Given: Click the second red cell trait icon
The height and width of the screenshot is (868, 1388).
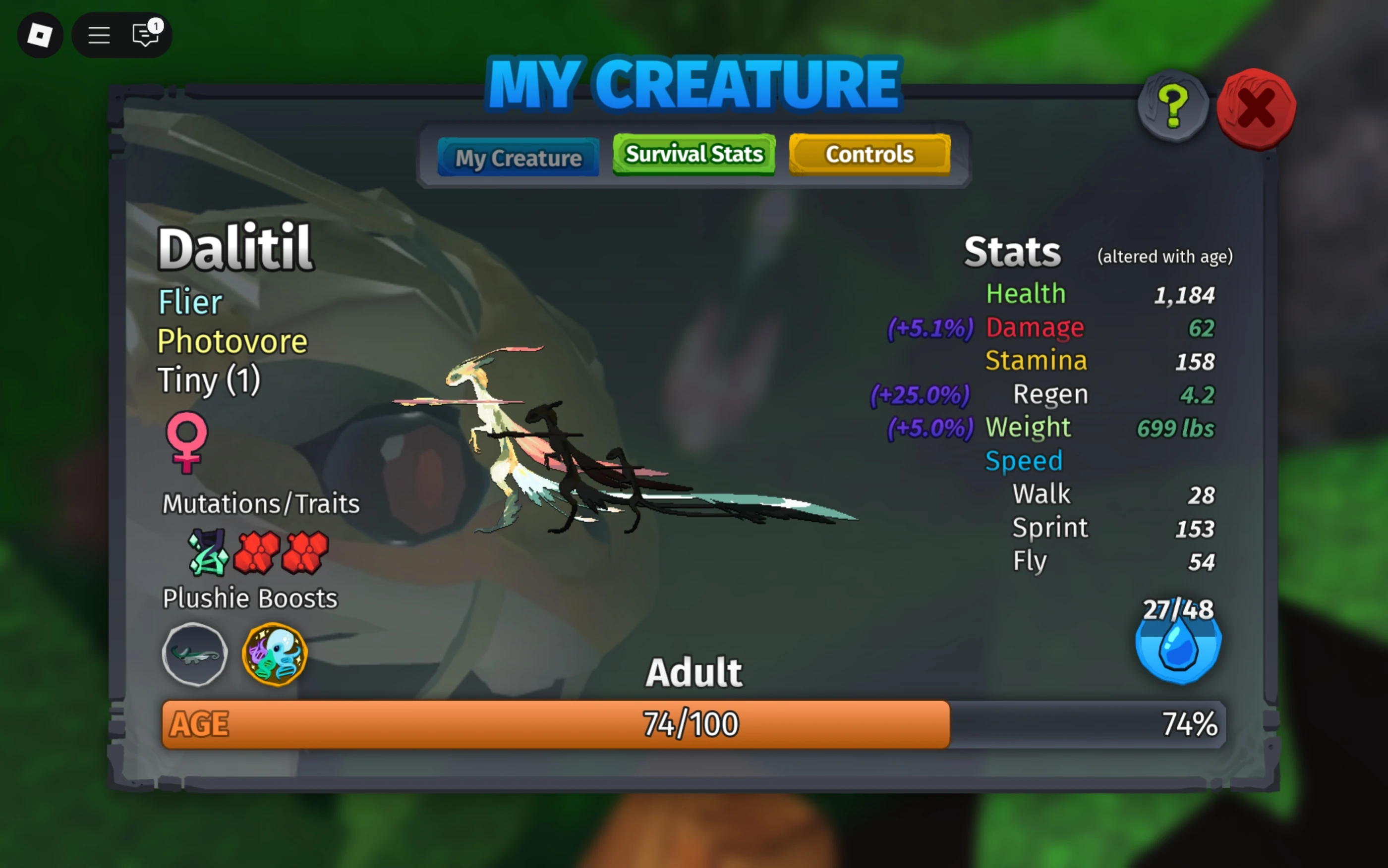Looking at the screenshot, I should click(x=304, y=553).
